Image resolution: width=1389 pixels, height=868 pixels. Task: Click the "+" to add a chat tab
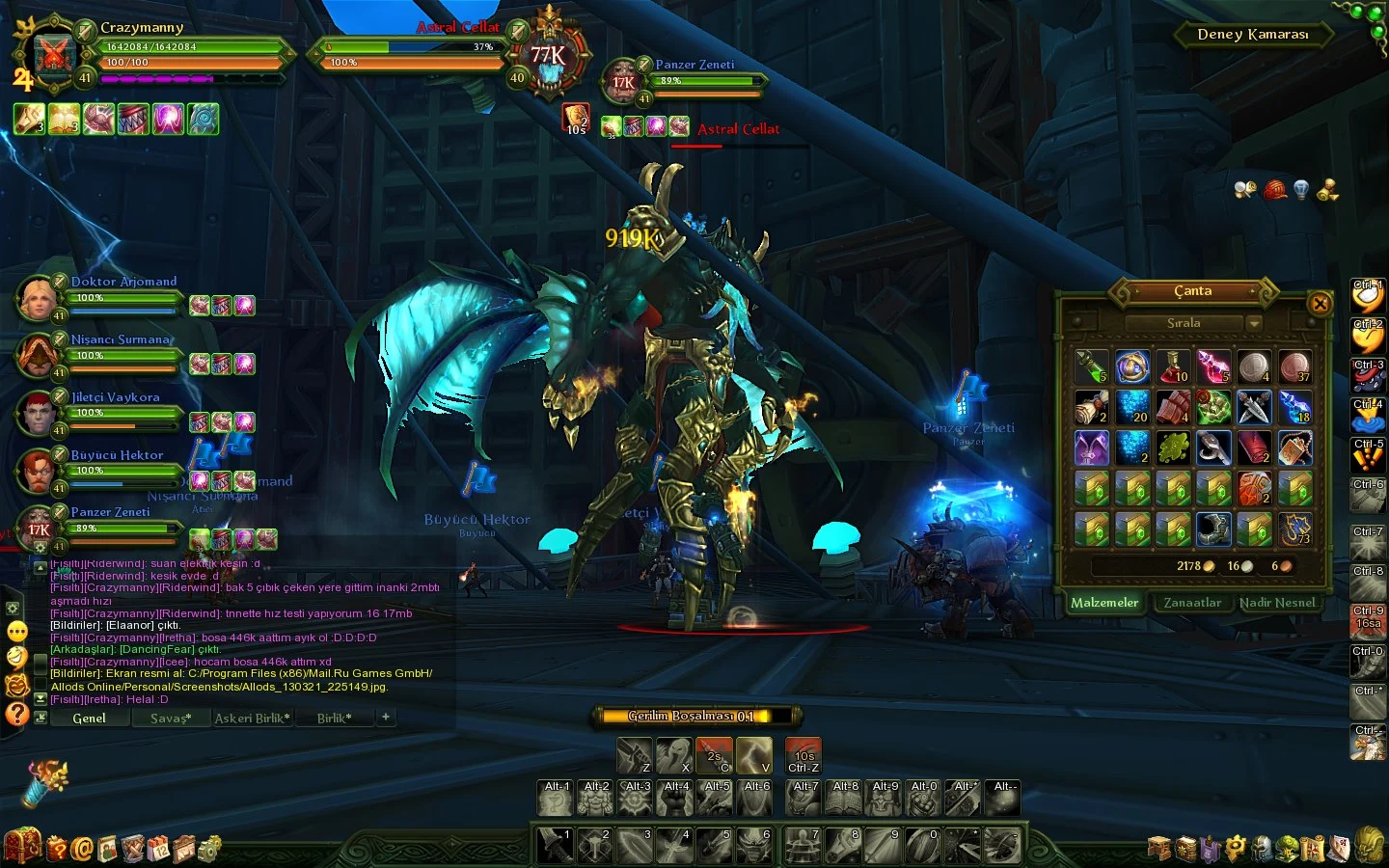coord(385,717)
